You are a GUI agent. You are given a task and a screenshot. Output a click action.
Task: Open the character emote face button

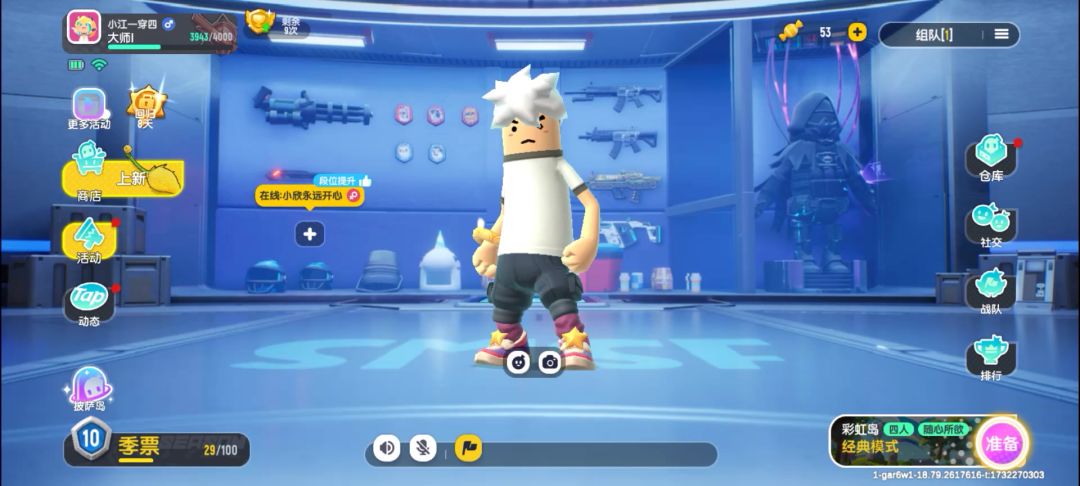(x=517, y=362)
